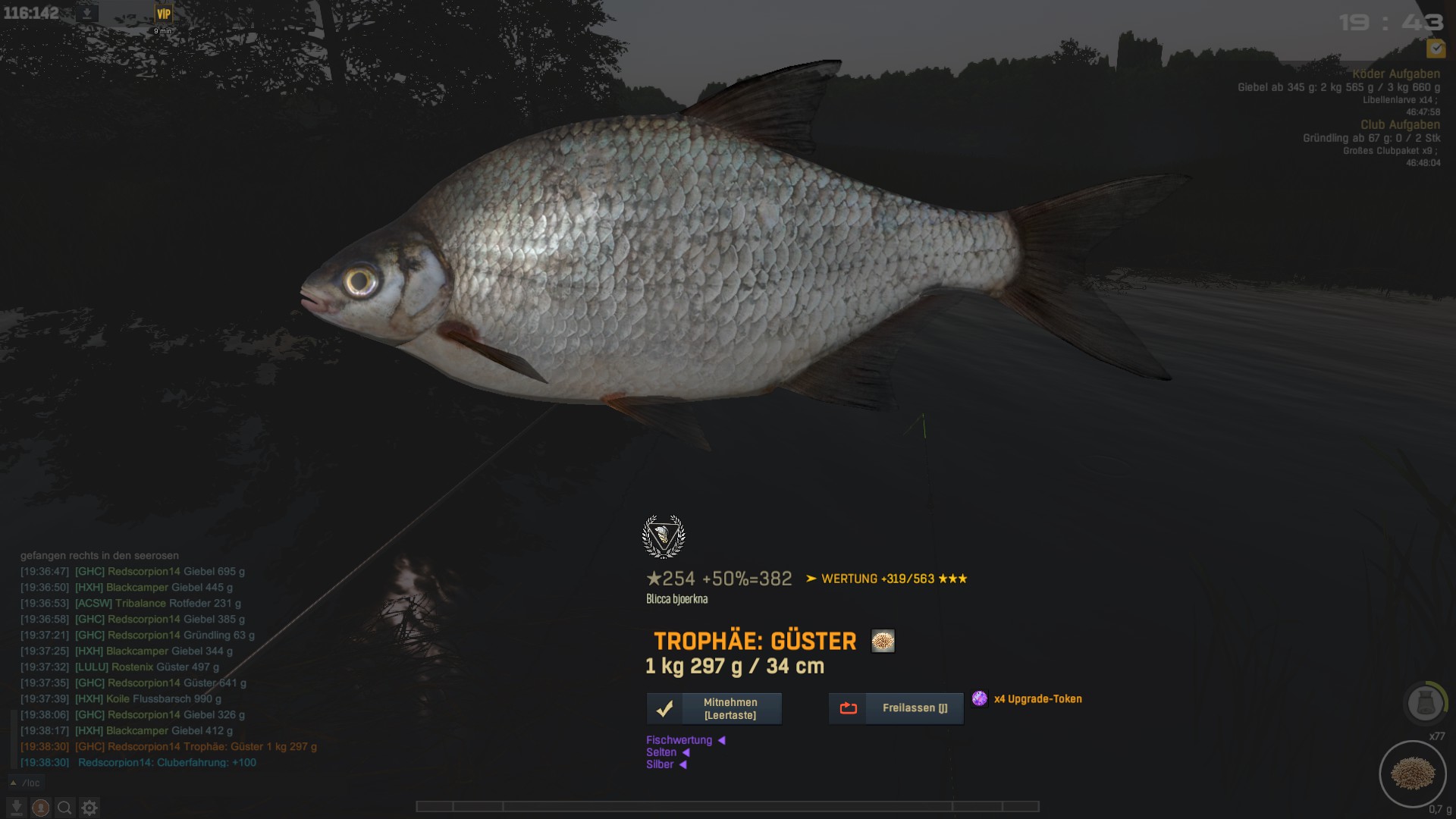The image size is (1456, 819).
Task: Open the chat channel selector /loc
Action: pyautogui.click(x=26, y=783)
